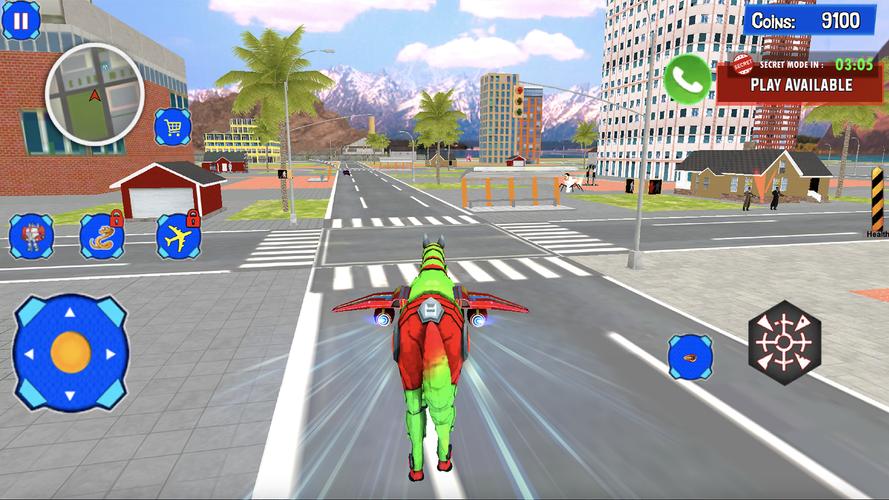This screenshot has width=889, height=500.
Task: Pause the game
Action: coord(21,20)
